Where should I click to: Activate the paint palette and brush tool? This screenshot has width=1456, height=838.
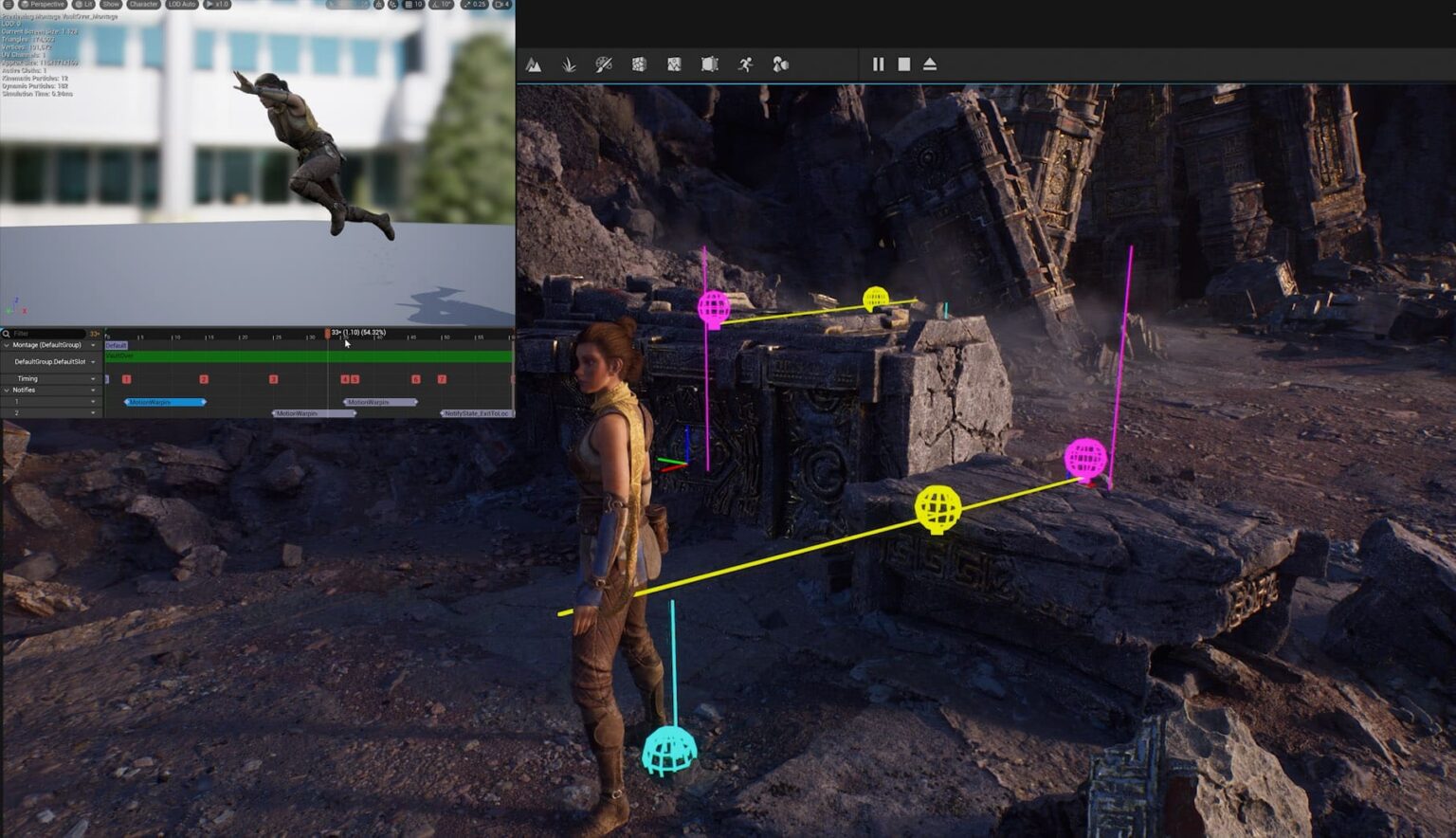click(x=604, y=64)
